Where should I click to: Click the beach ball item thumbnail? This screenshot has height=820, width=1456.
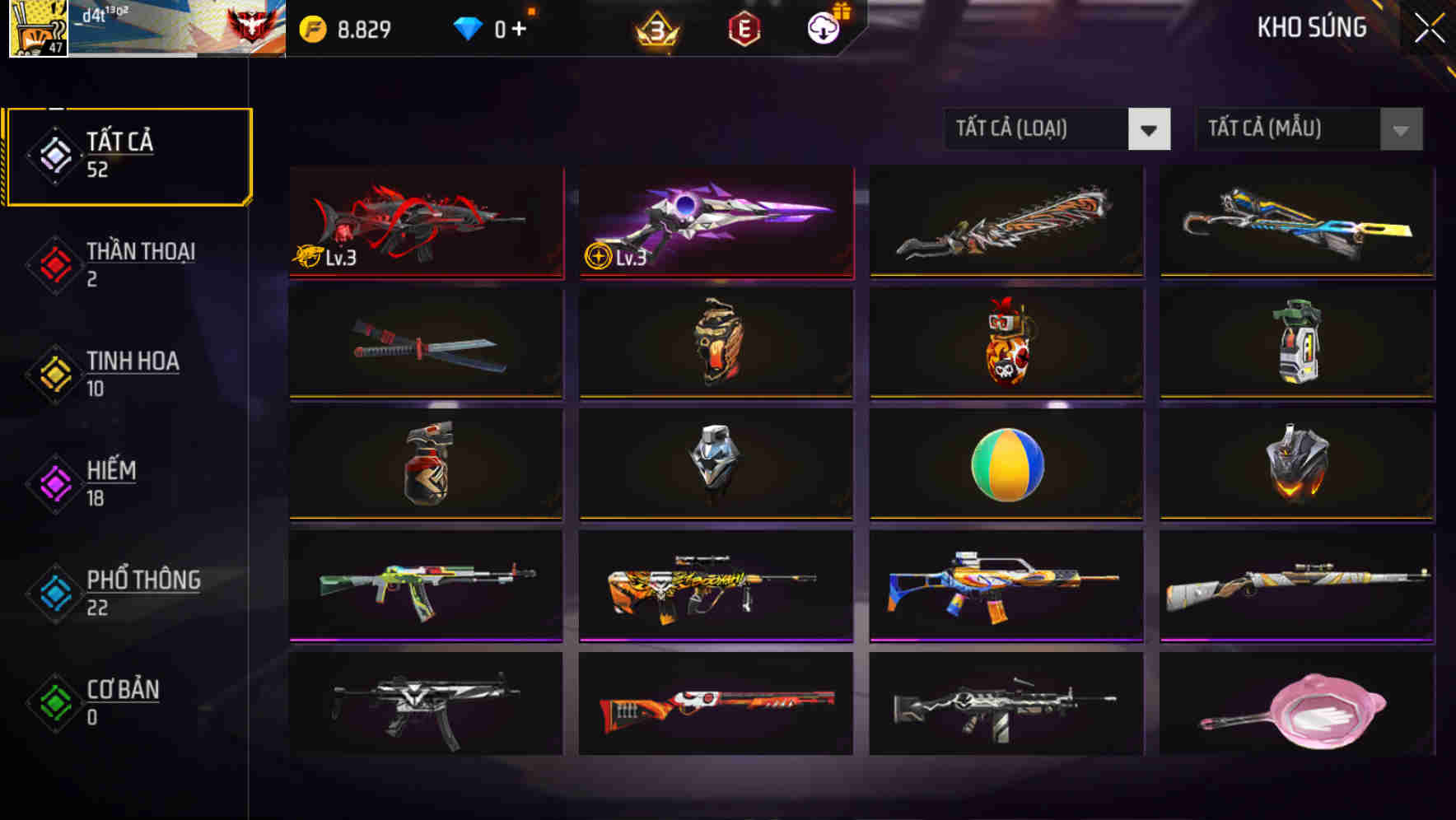1005,466
